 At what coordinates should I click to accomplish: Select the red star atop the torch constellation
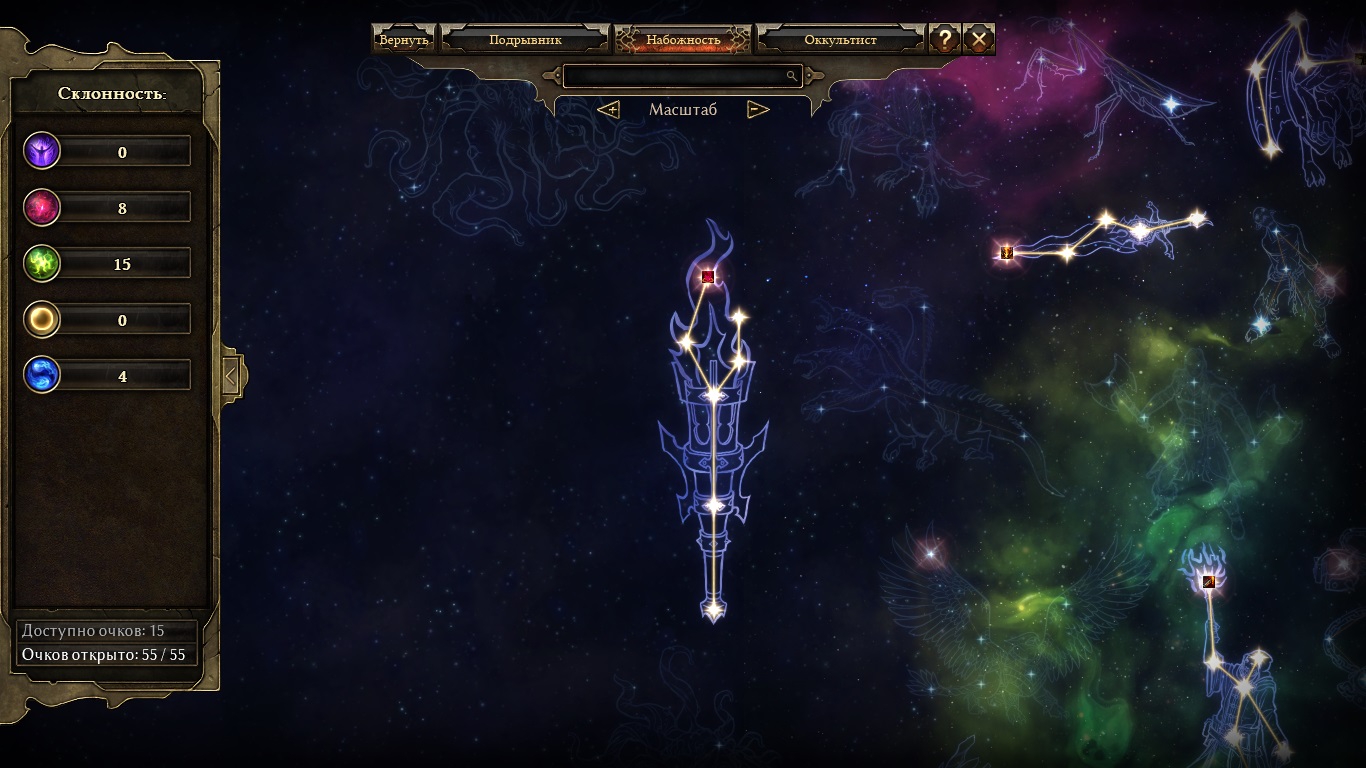click(708, 277)
